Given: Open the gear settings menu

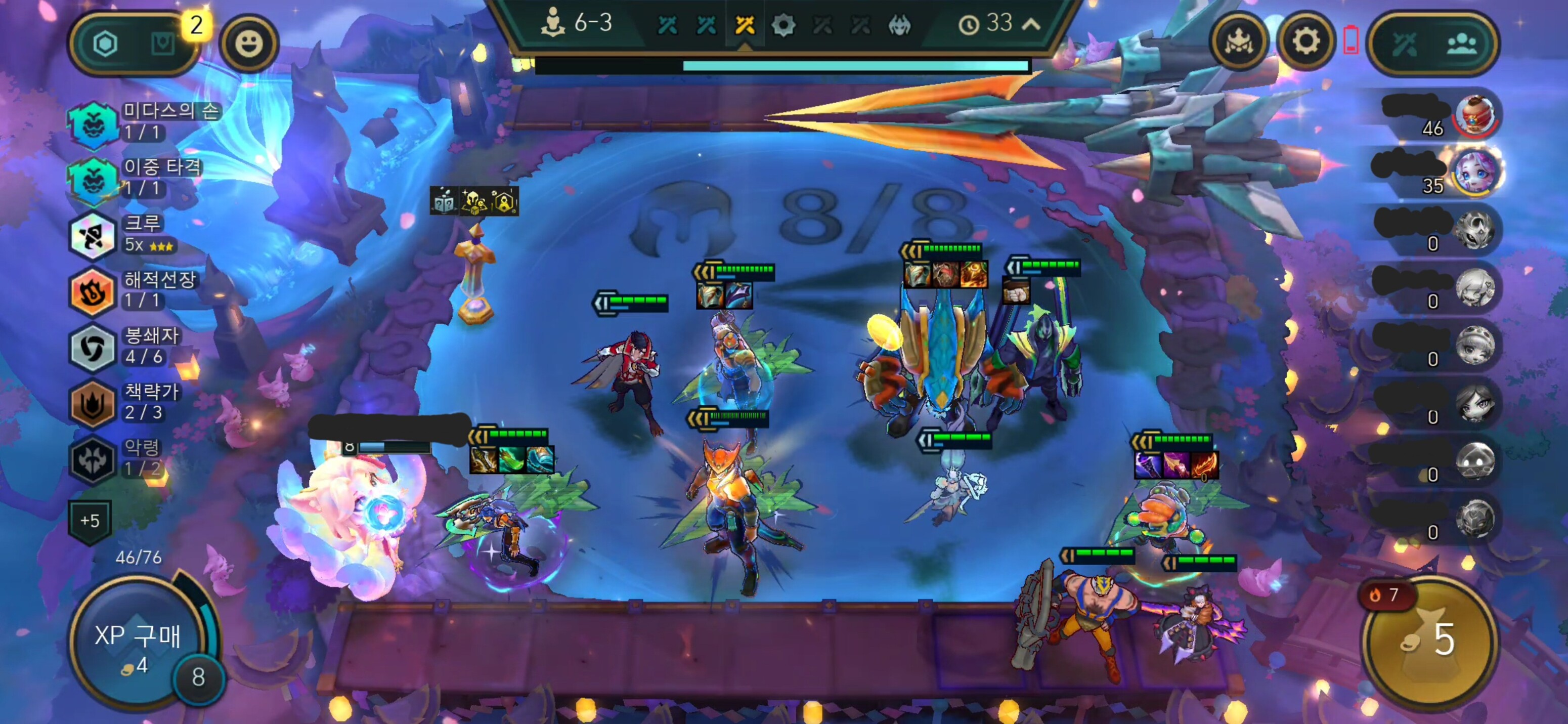Looking at the screenshot, I should (1305, 42).
